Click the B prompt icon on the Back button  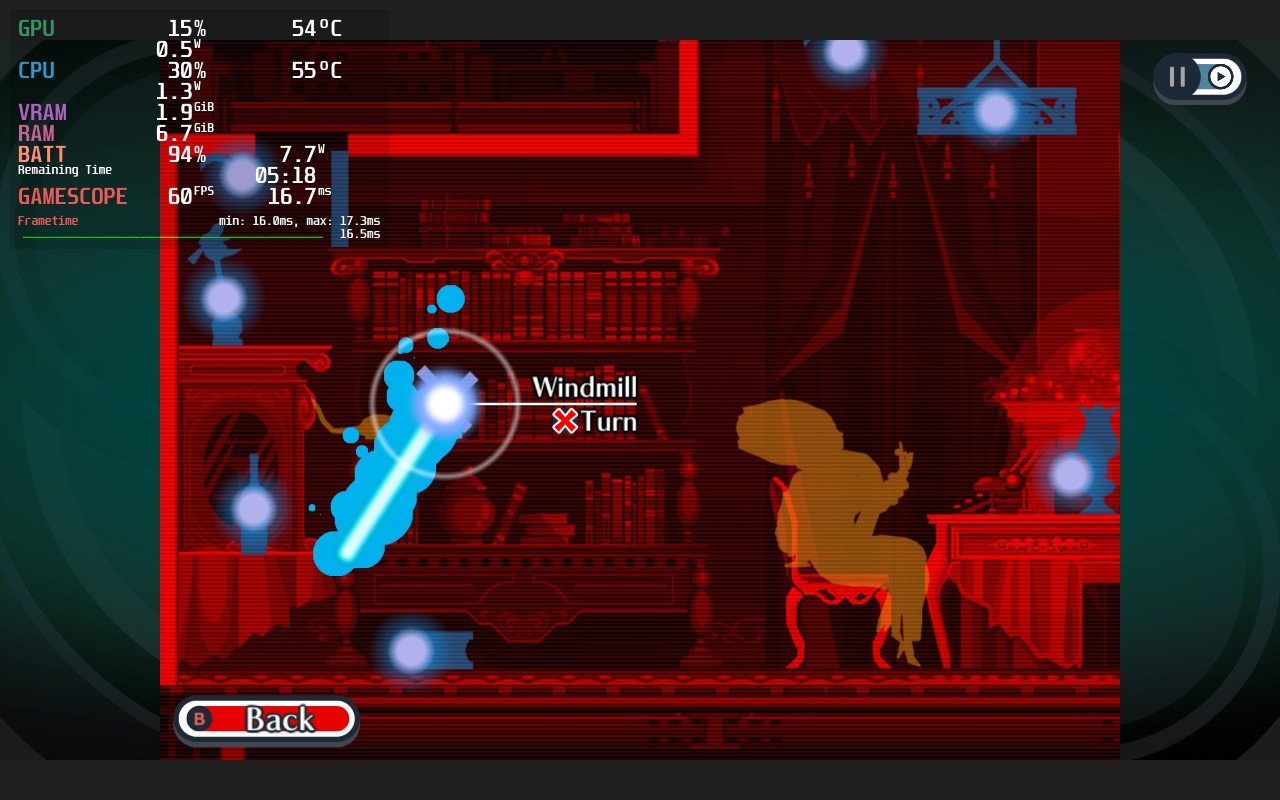click(199, 718)
